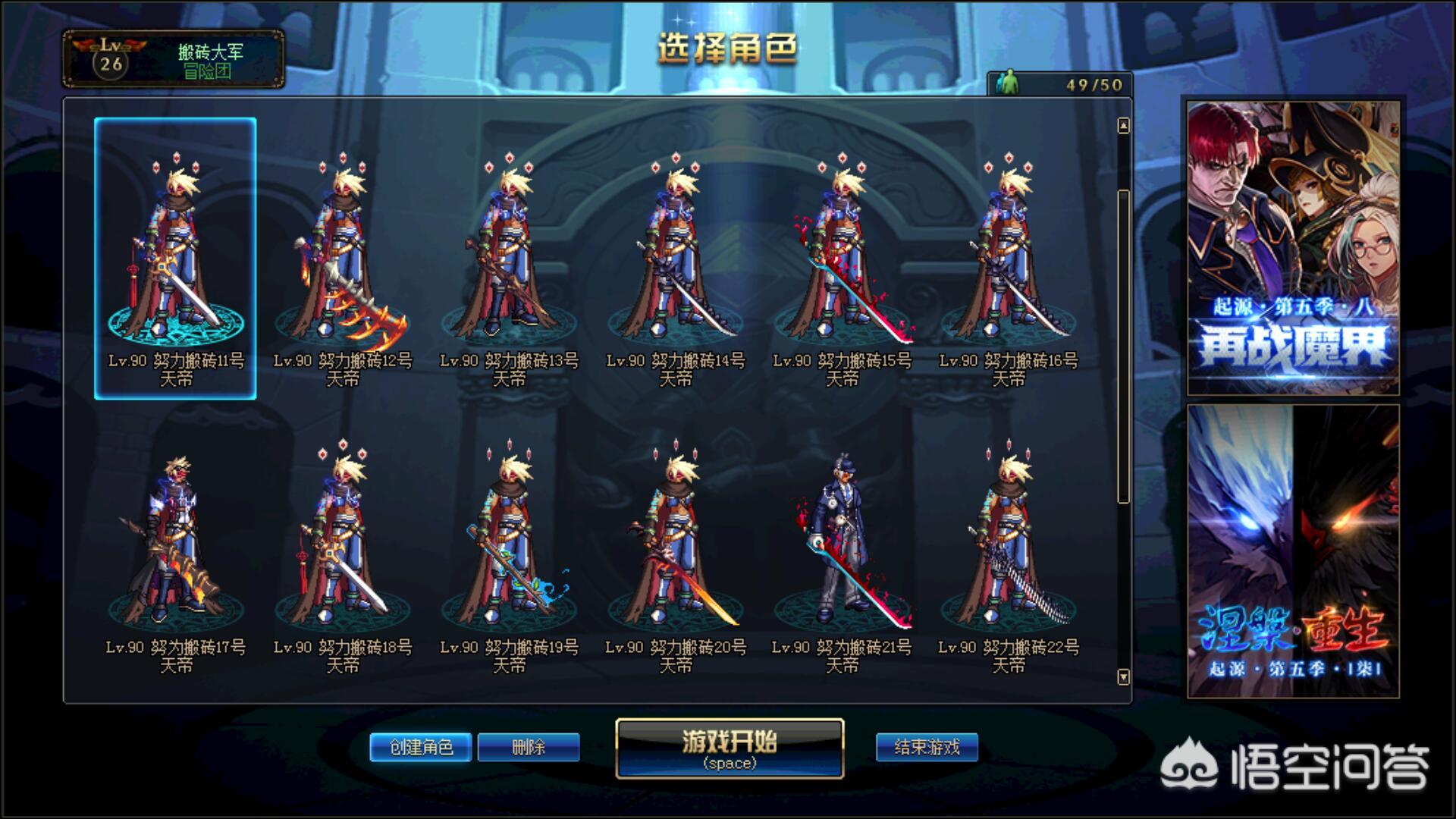Pick character 努力搬砖21号 in blue coat
This screenshot has height=819, width=1456.
tap(842, 546)
